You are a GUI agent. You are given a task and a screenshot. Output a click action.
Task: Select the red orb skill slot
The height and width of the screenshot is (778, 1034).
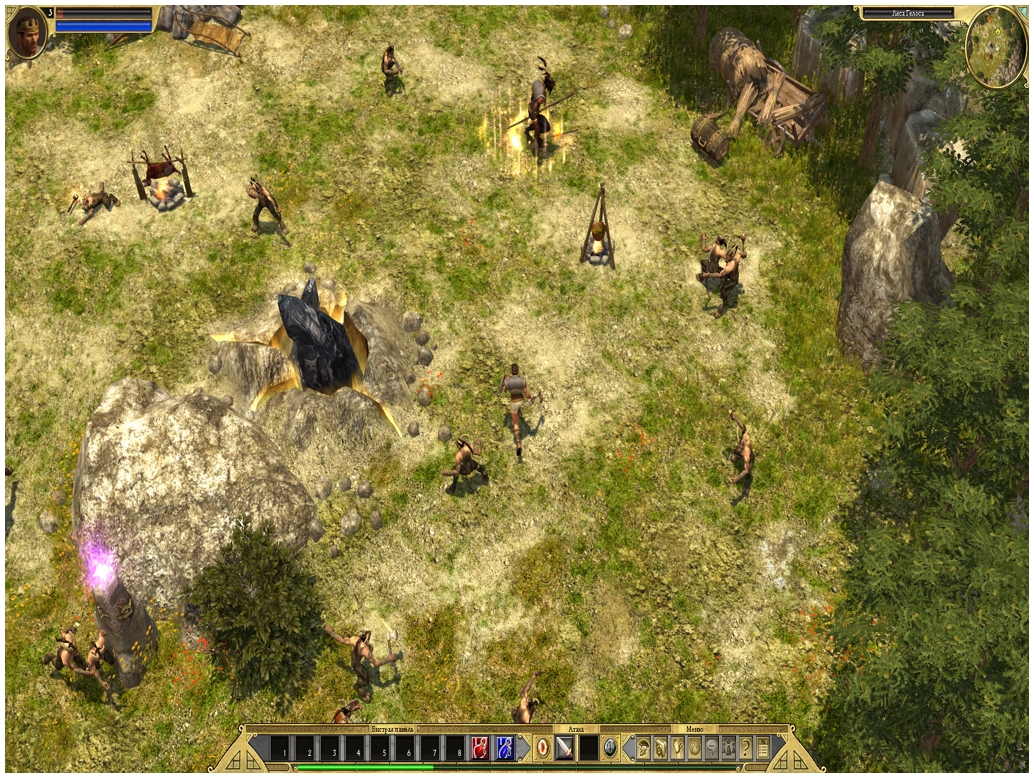pos(542,747)
